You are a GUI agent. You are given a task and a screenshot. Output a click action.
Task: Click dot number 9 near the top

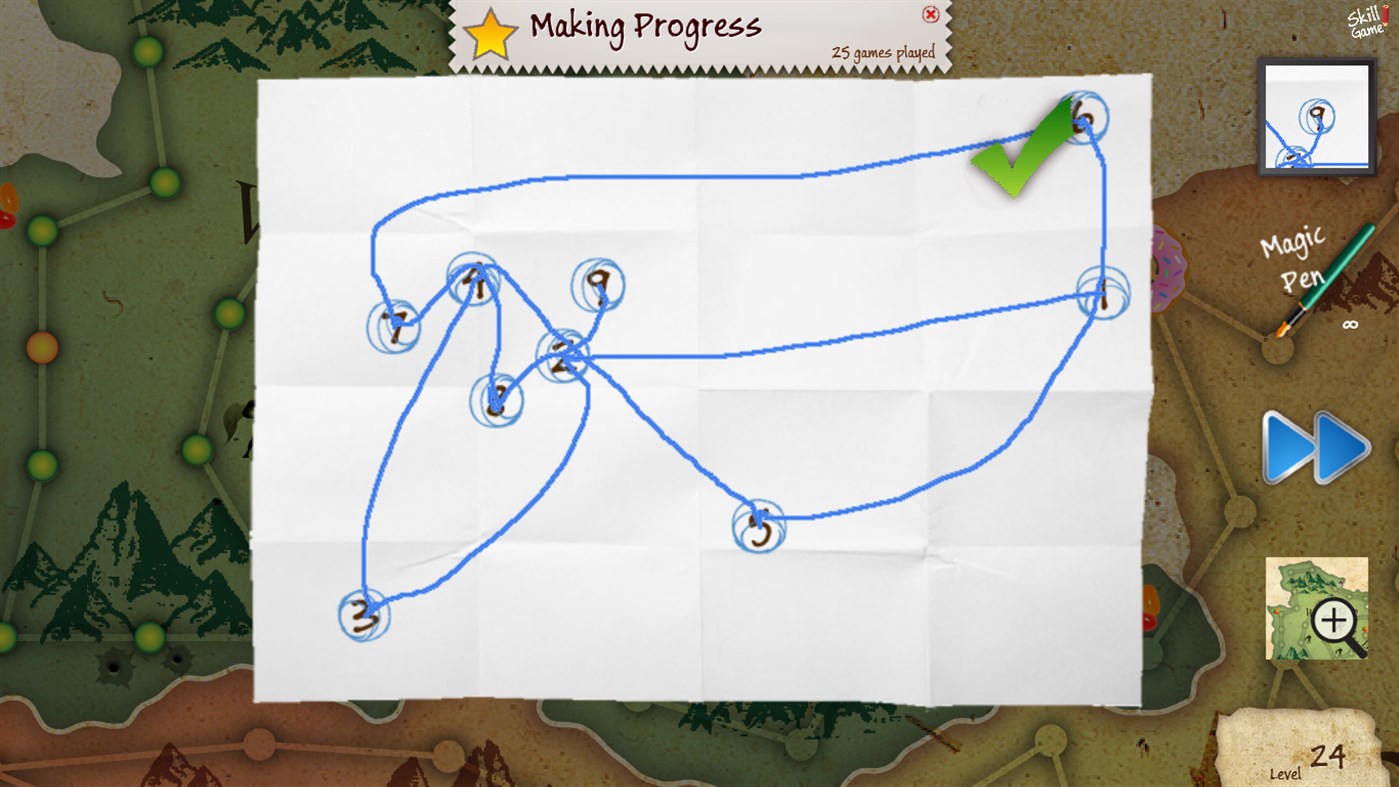pyautogui.click(x=598, y=284)
